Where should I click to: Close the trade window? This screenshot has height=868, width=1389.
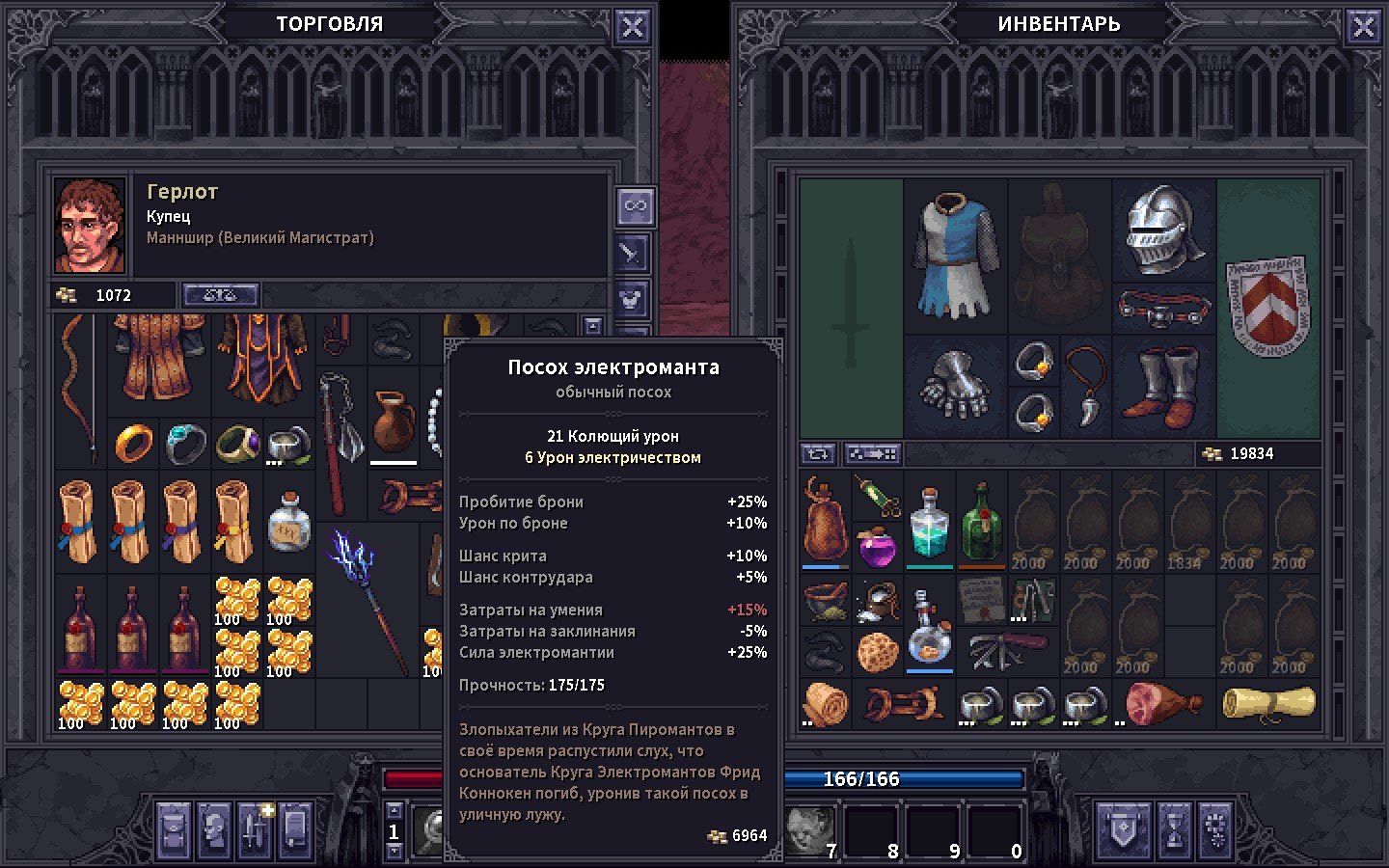tap(632, 27)
